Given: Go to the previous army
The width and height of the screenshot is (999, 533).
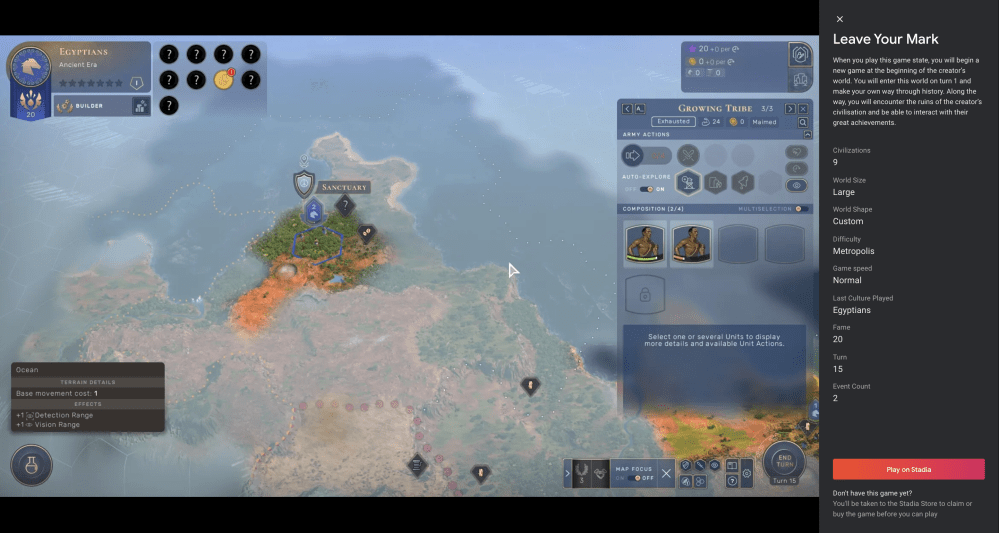Looking at the screenshot, I should tap(627, 108).
